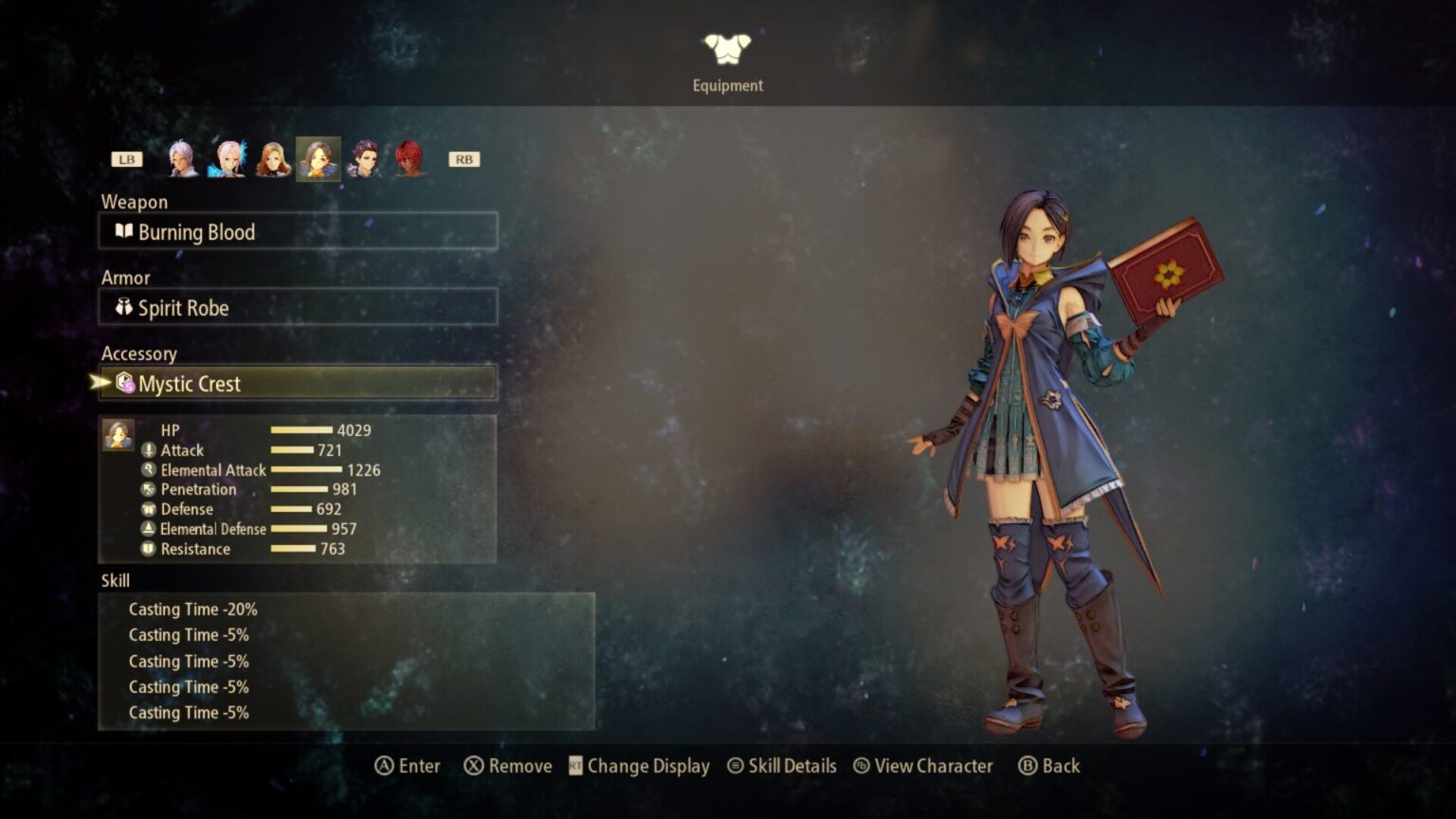The image size is (1456, 819).
Task: Open the Spirit Robe armor slot
Action: point(298,307)
